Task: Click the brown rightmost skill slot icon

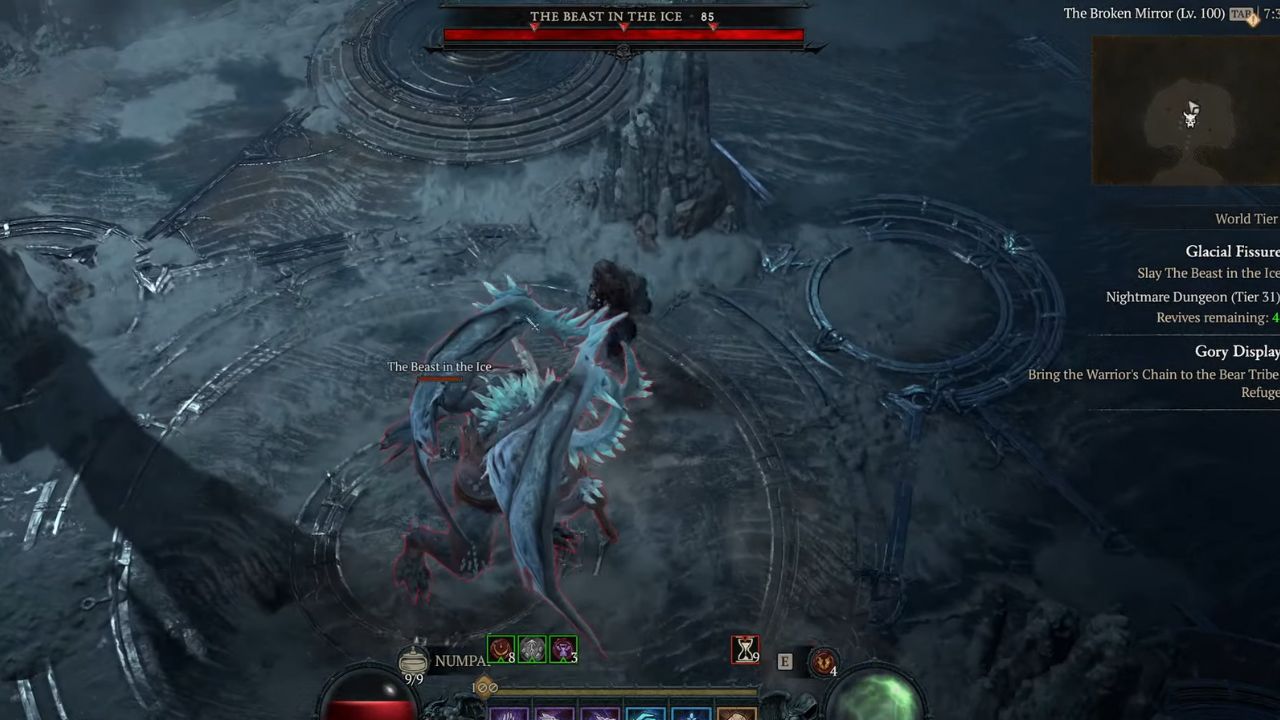Action: point(737,712)
